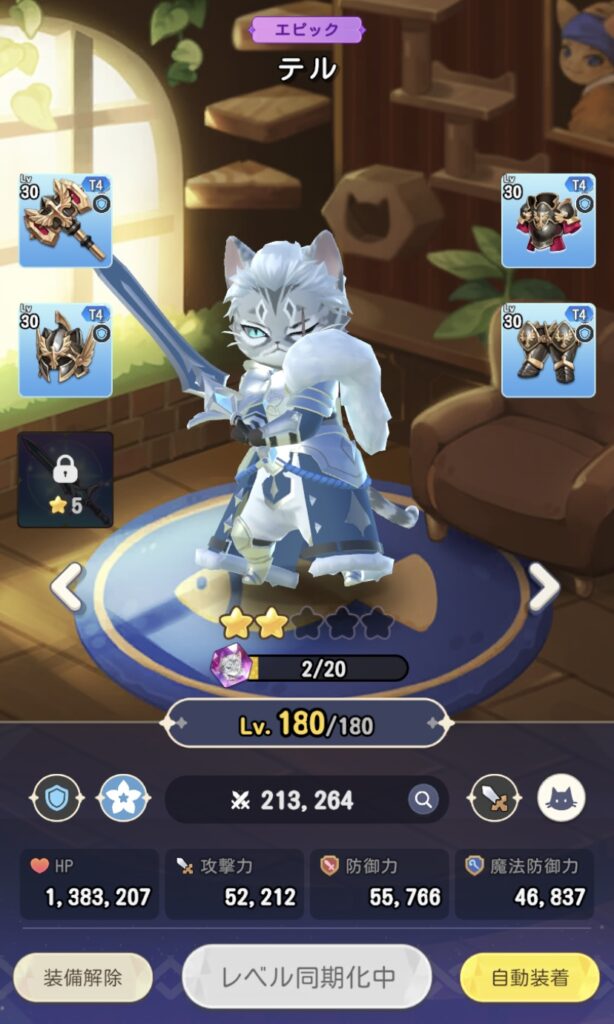
Task: Click the blue shield class icon
Action: click(56, 799)
